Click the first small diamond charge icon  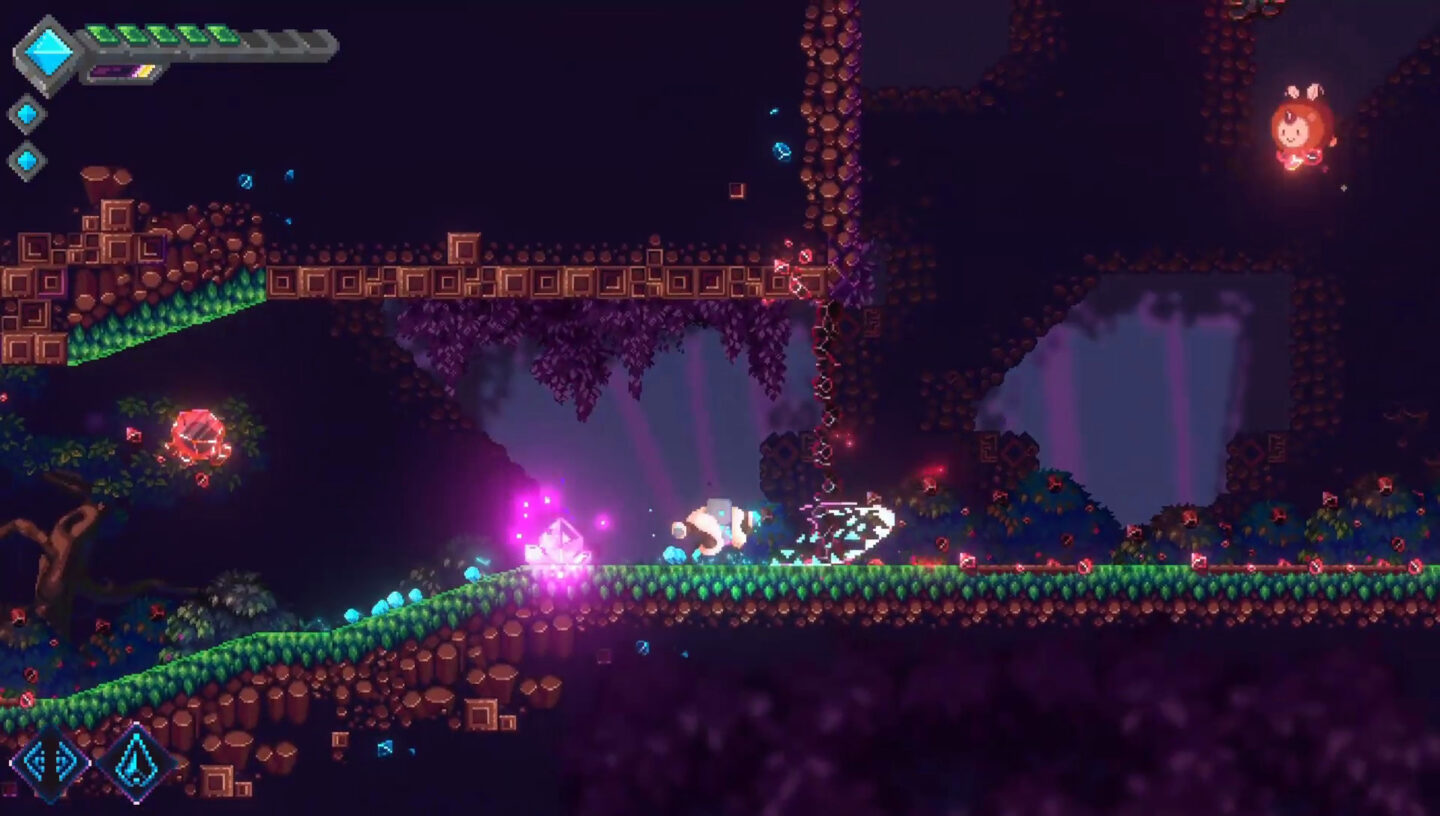(25, 113)
